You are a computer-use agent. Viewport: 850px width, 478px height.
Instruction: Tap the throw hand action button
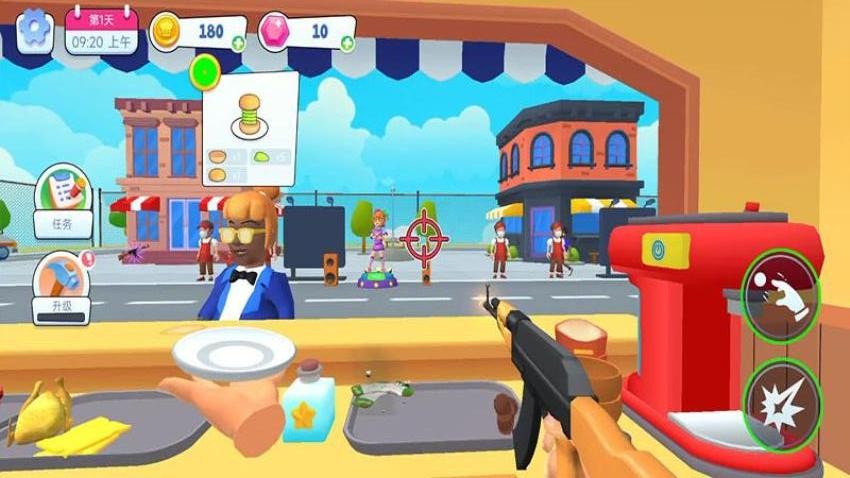[x=780, y=293]
